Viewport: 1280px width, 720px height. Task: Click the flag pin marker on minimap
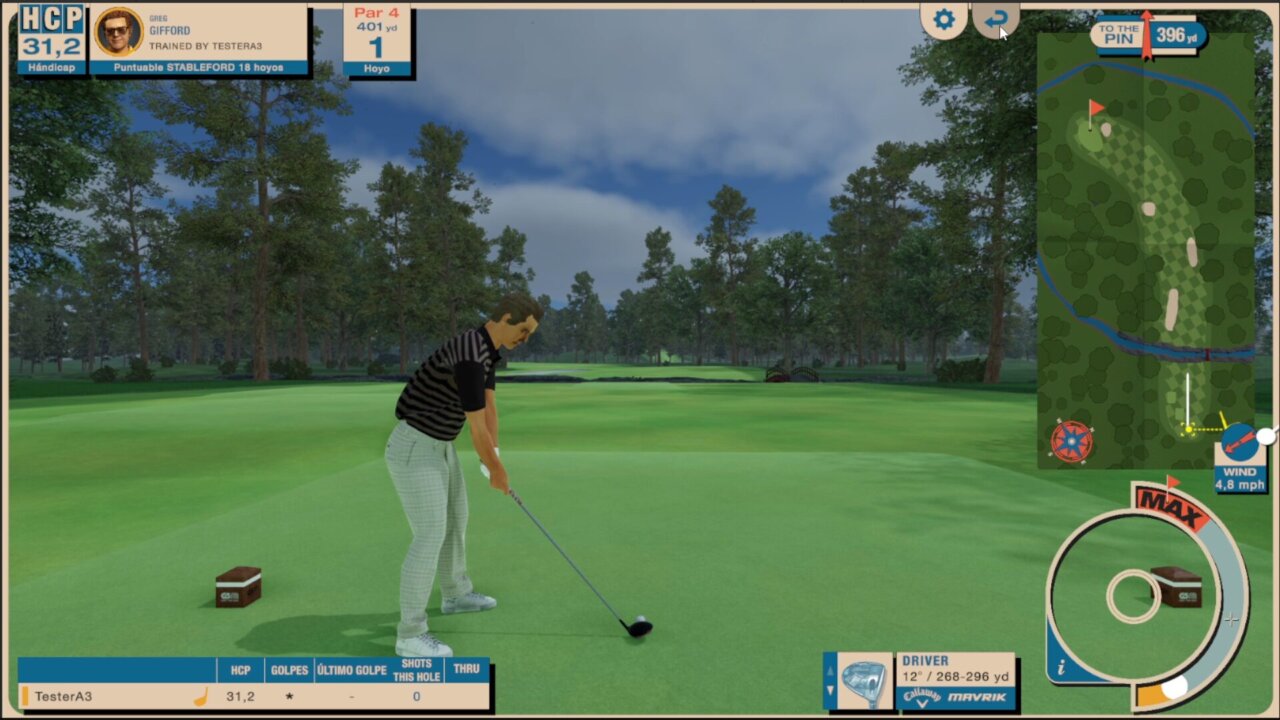[x=1096, y=106]
